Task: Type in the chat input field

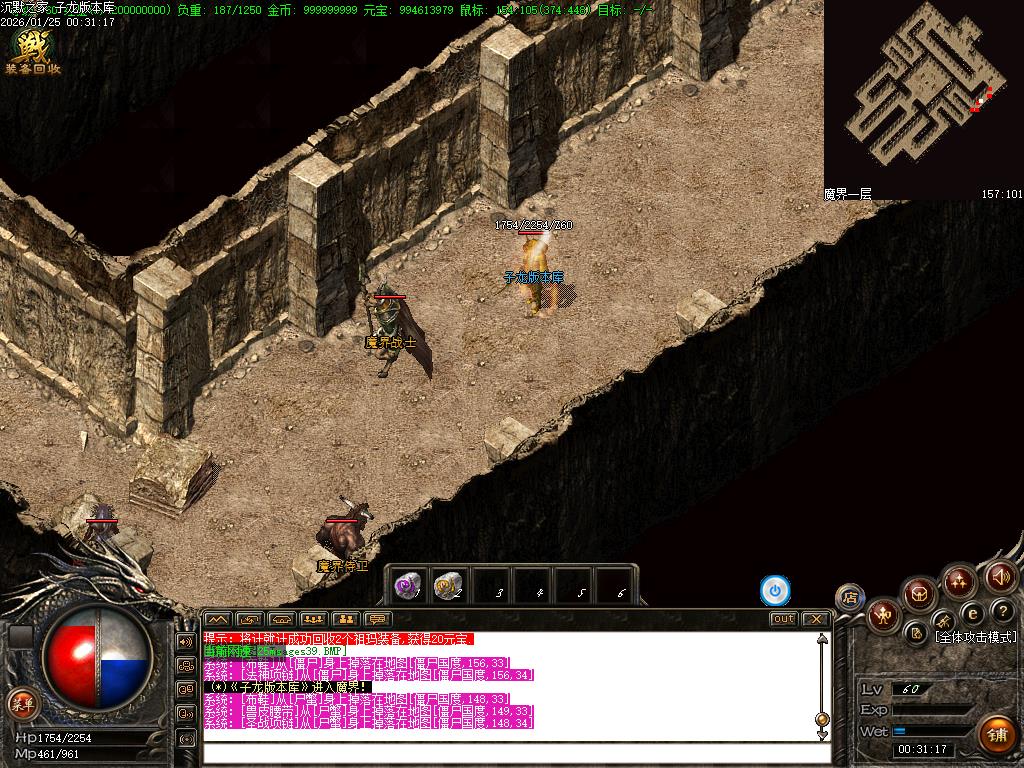Action: point(510,751)
